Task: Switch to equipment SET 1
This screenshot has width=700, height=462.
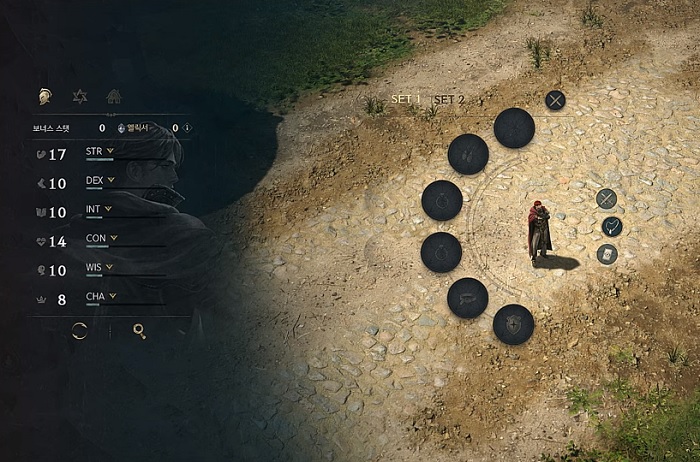Action: 406,100
